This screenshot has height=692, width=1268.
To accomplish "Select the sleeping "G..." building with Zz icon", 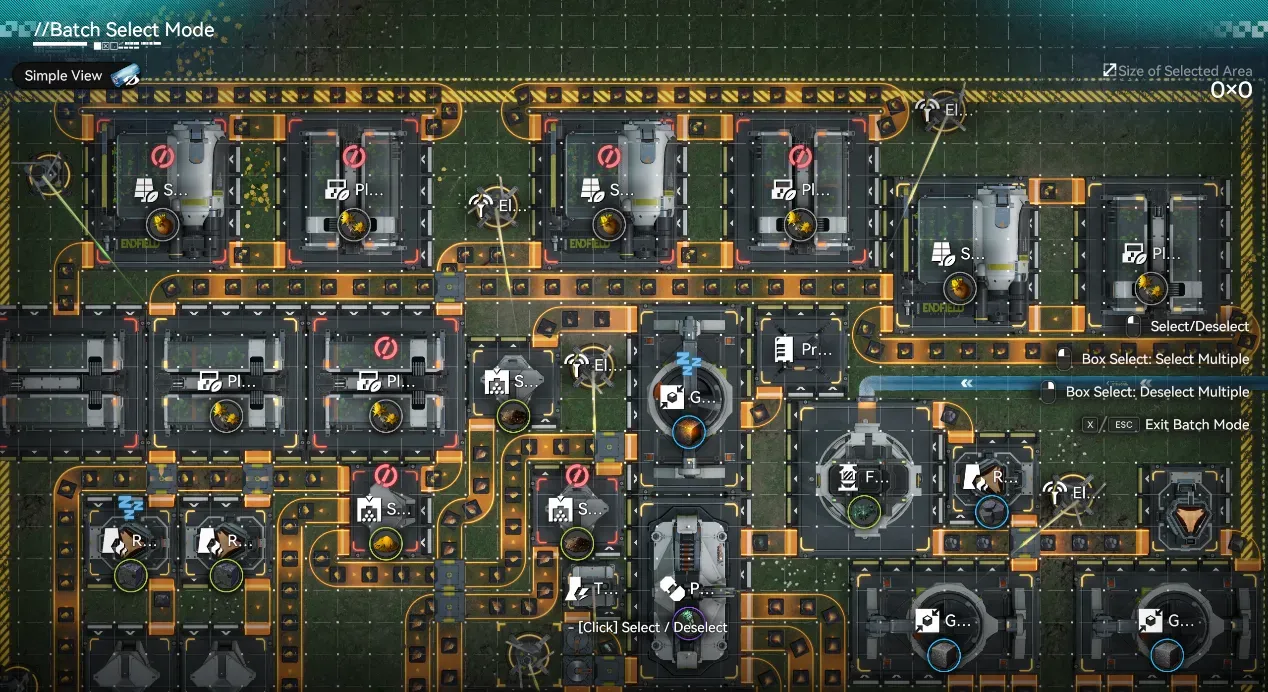I will pyautogui.click(x=689, y=397).
